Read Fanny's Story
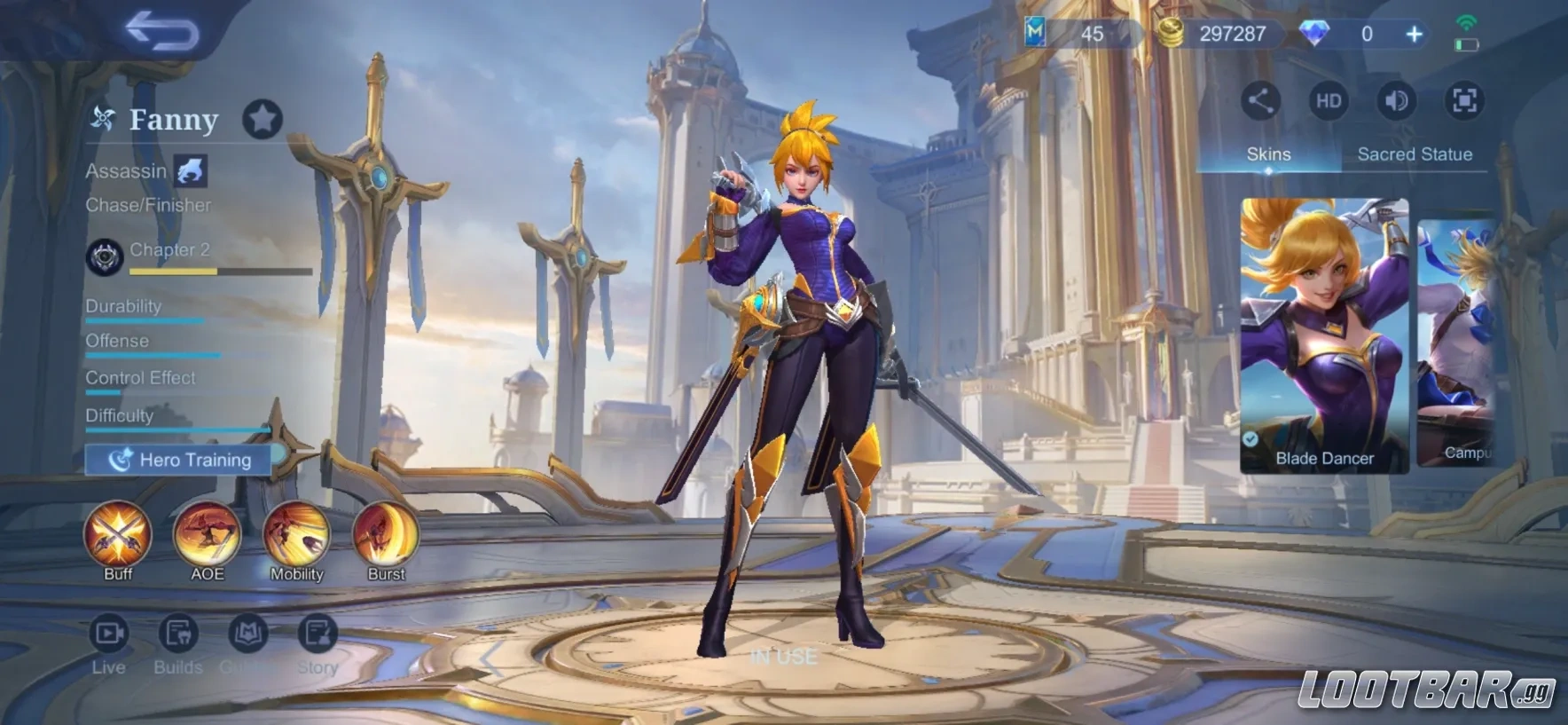This screenshot has width=1568, height=725. point(317,634)
